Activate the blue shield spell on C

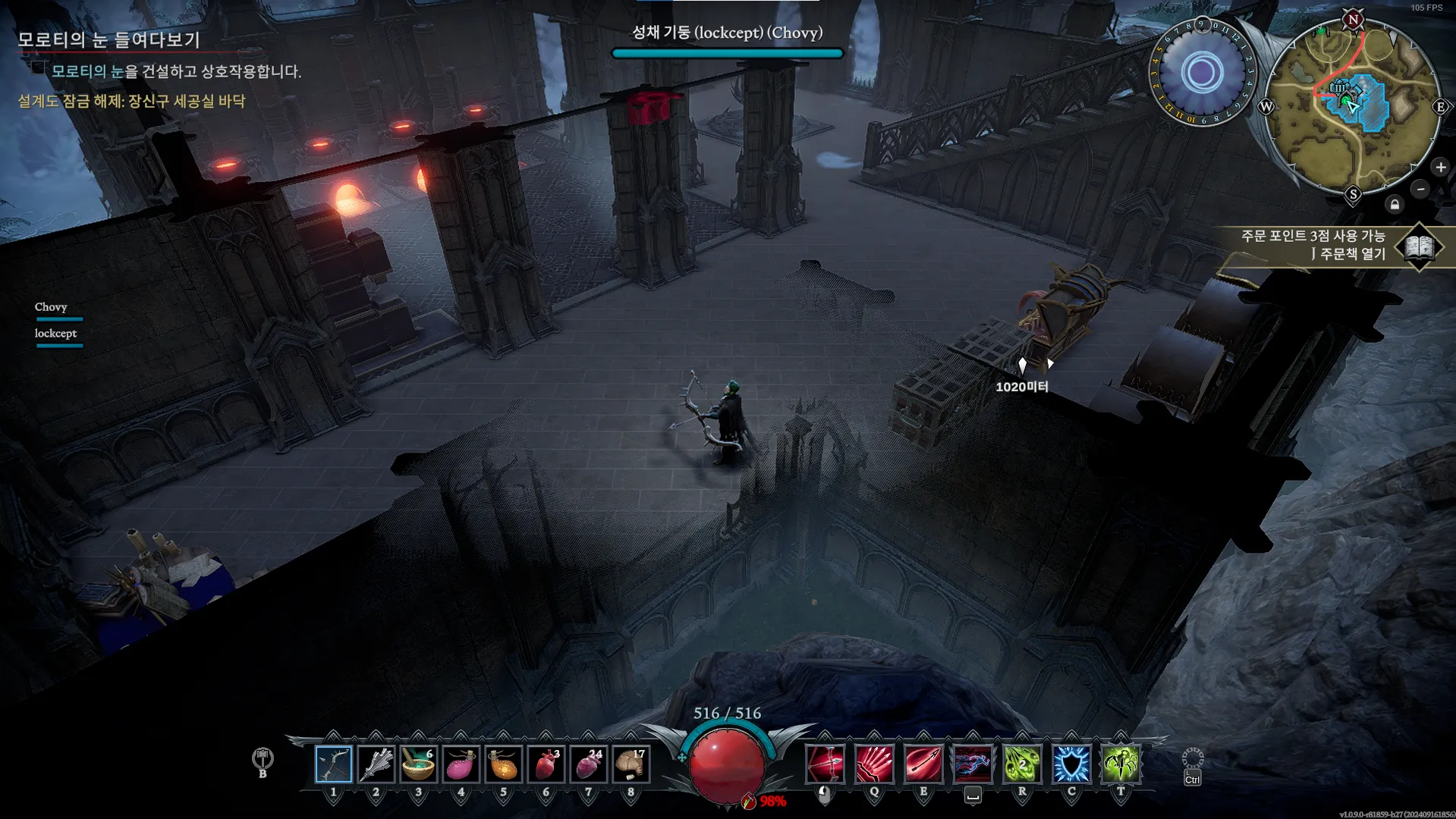point(1071,764)
